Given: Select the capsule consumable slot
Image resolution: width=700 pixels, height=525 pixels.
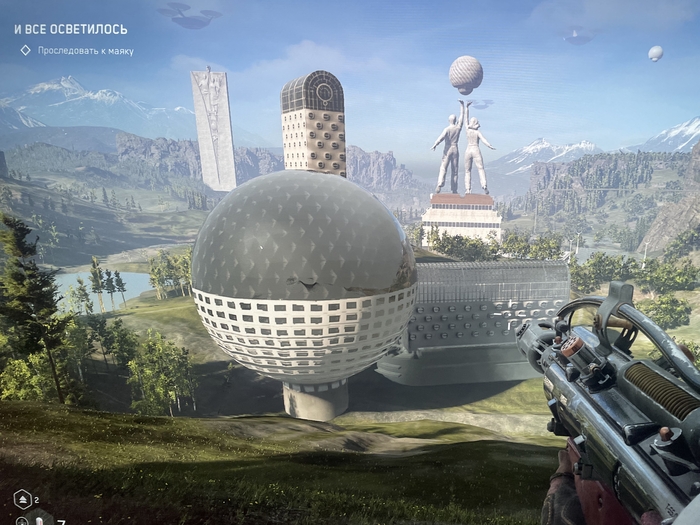Looking at the screenshot, I should point(38,519).
